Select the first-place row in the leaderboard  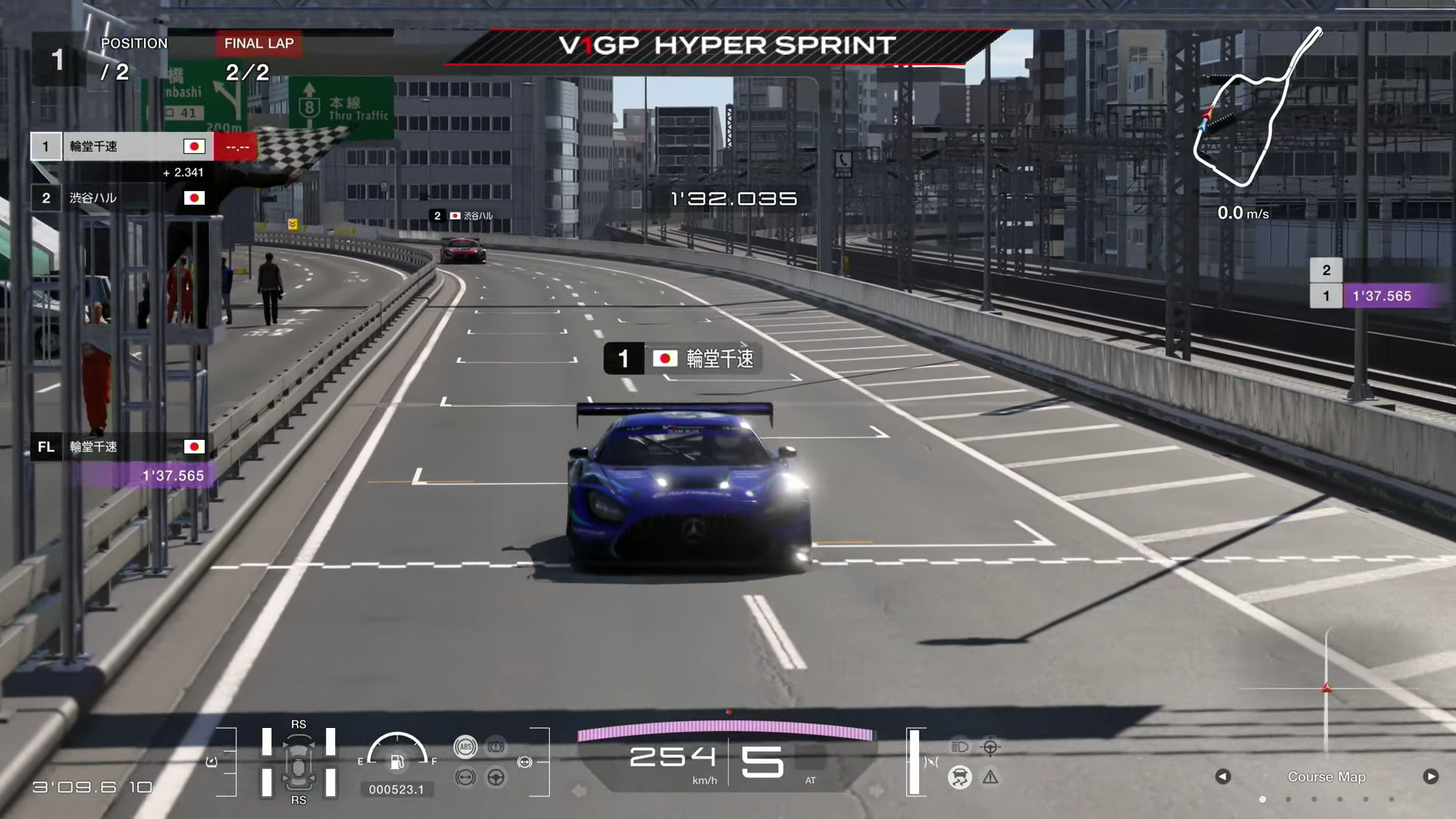121,146
